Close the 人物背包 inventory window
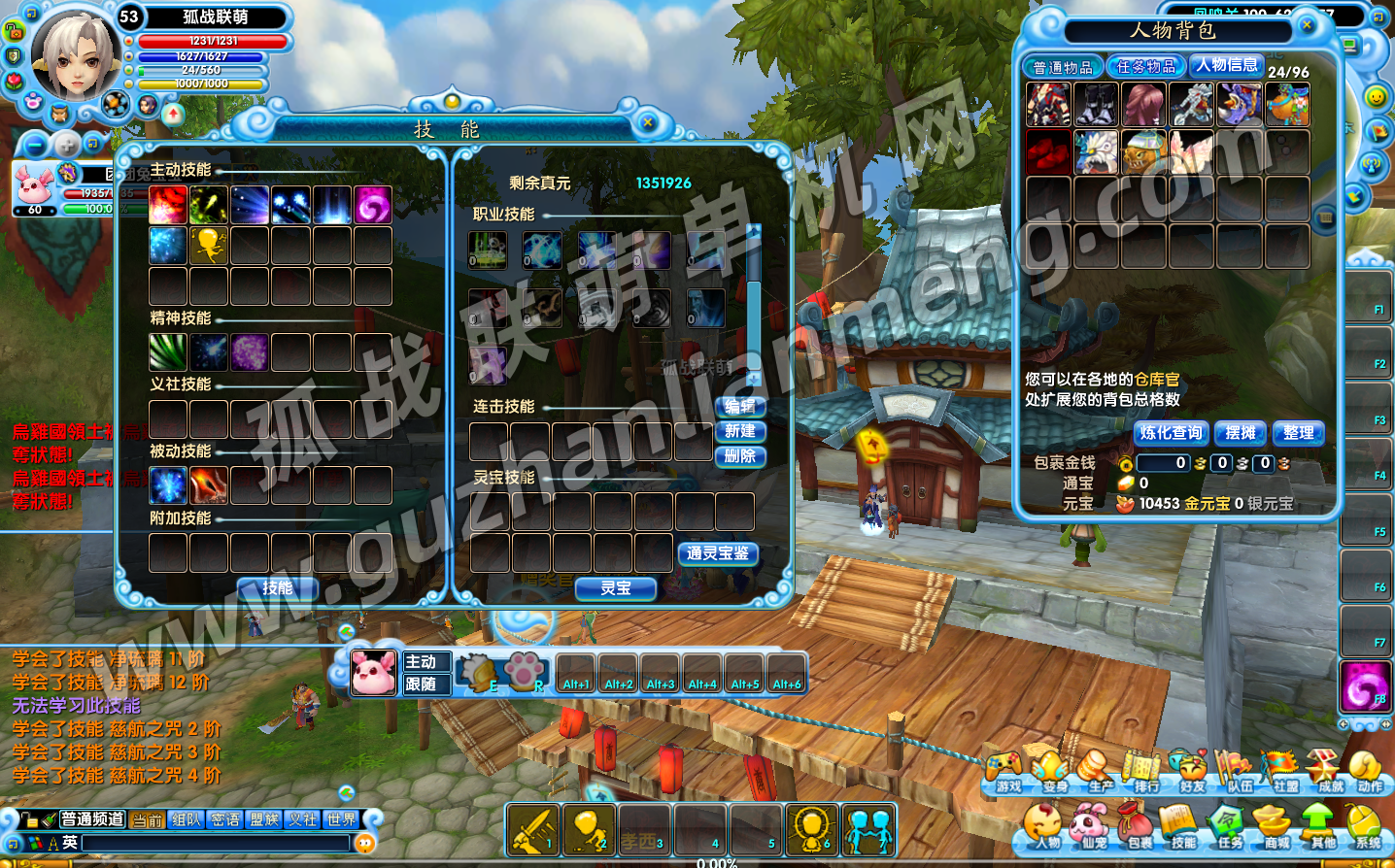This screenshot has height=868, width=1395. click(x=1307, y=25)
